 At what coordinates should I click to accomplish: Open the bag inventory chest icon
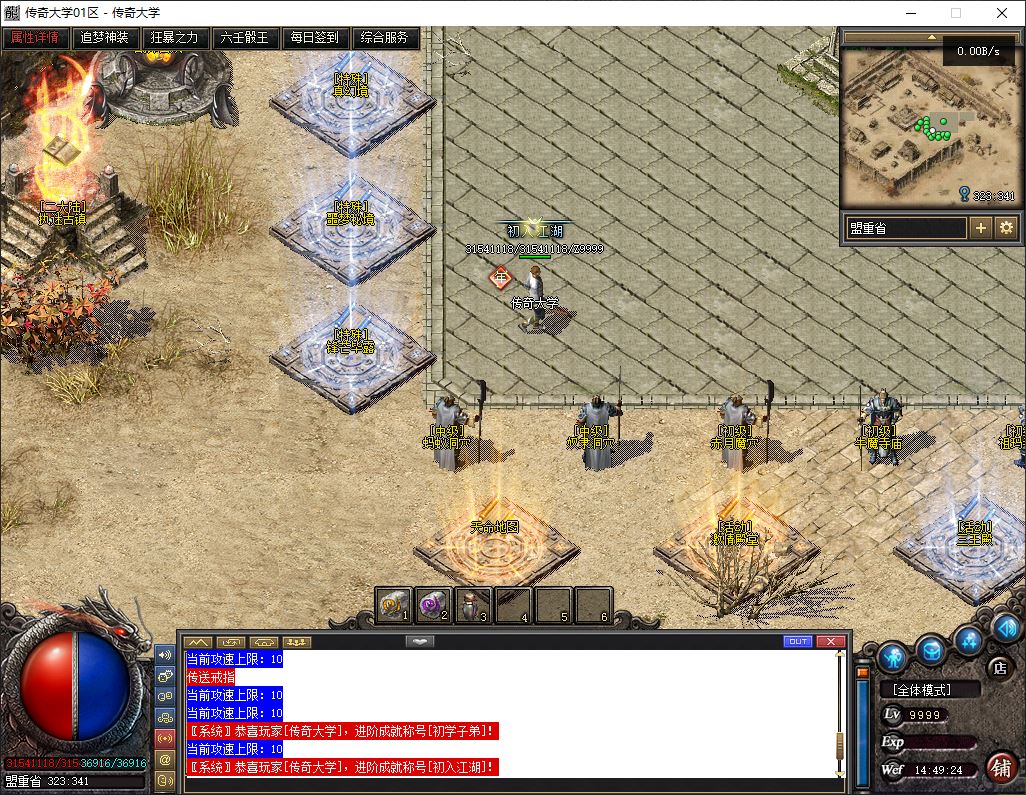coord(931,651)
